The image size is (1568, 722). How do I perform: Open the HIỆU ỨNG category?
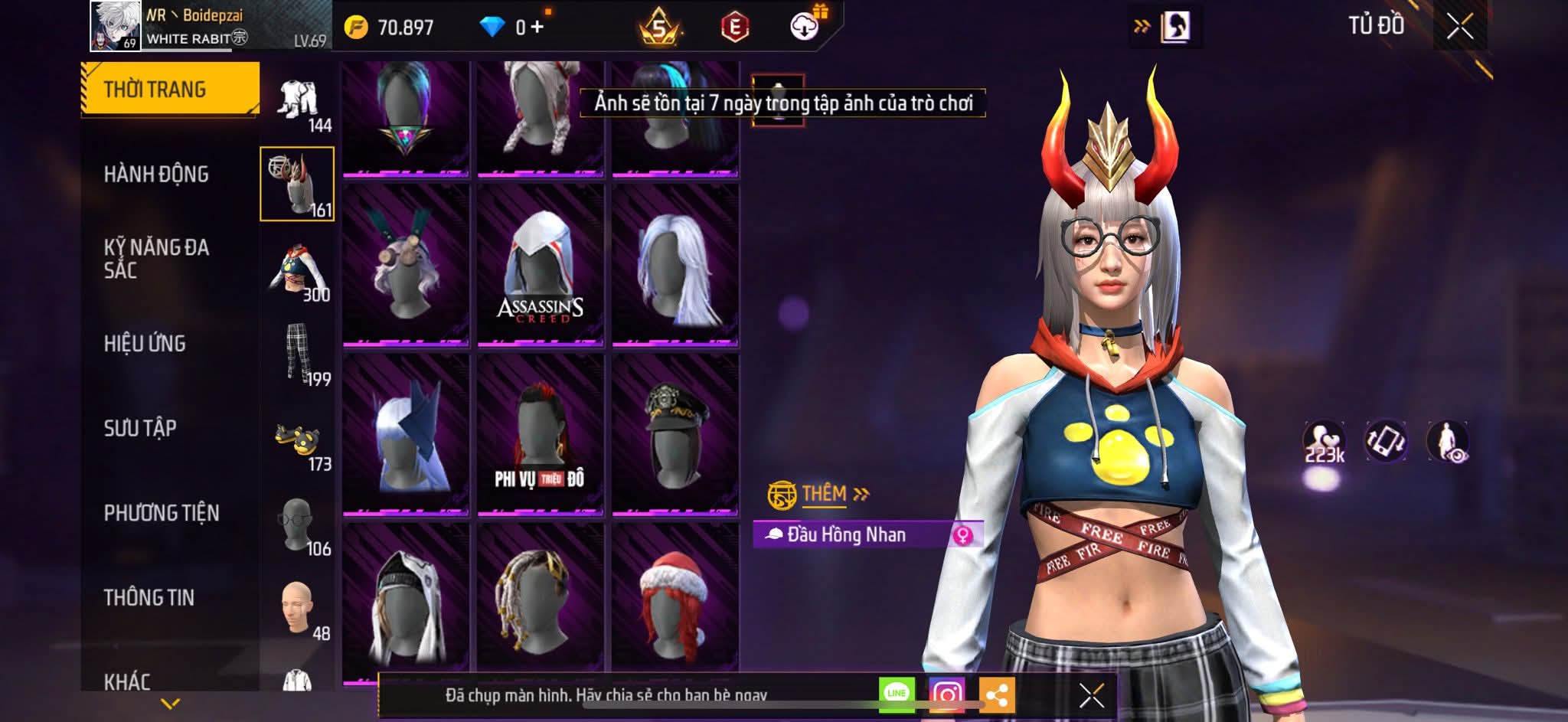[145, 344]
